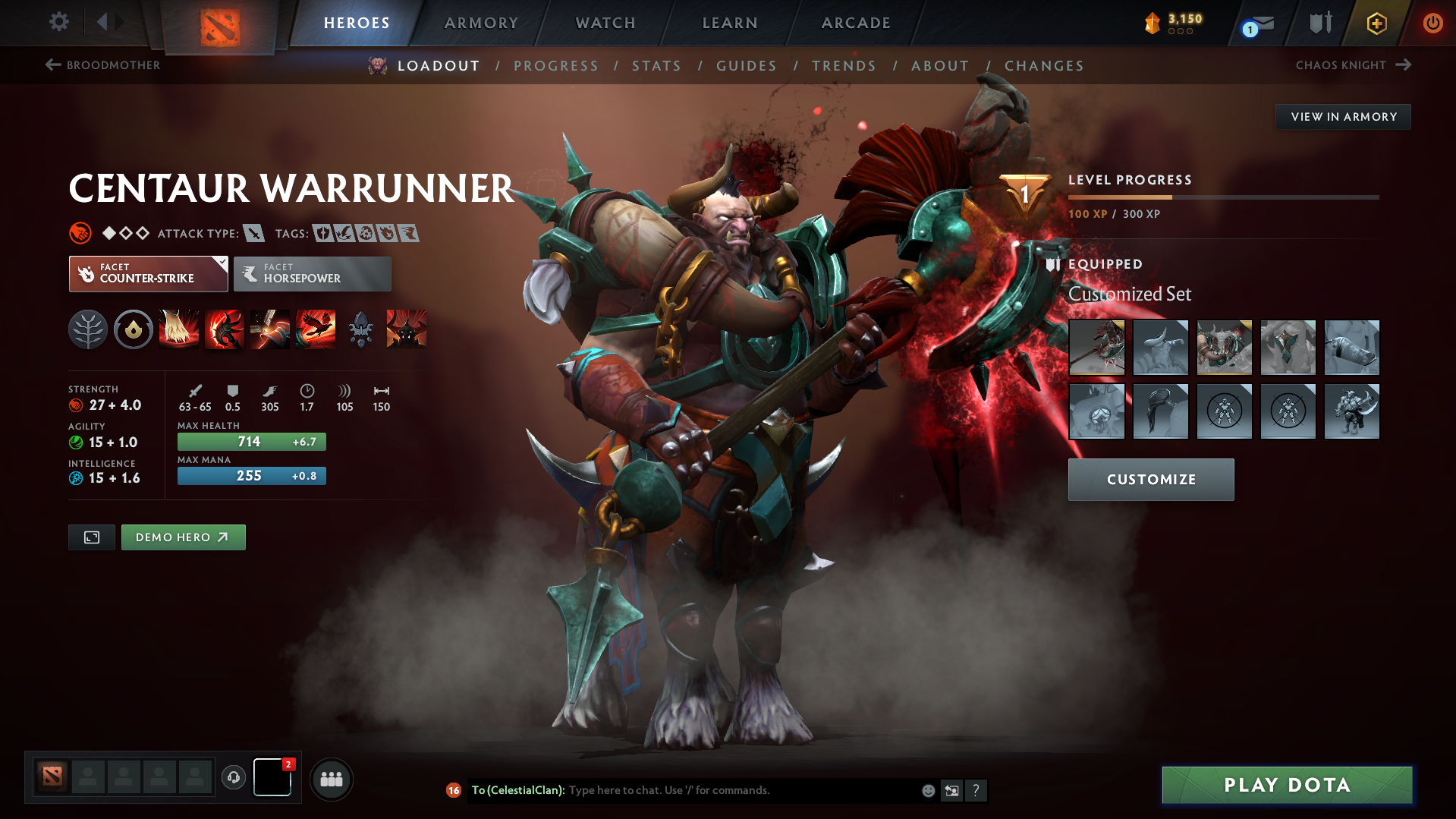Open the emoticon picker in chat
The width and height of the screenshot is (1456, 819).
click(927, 790)
